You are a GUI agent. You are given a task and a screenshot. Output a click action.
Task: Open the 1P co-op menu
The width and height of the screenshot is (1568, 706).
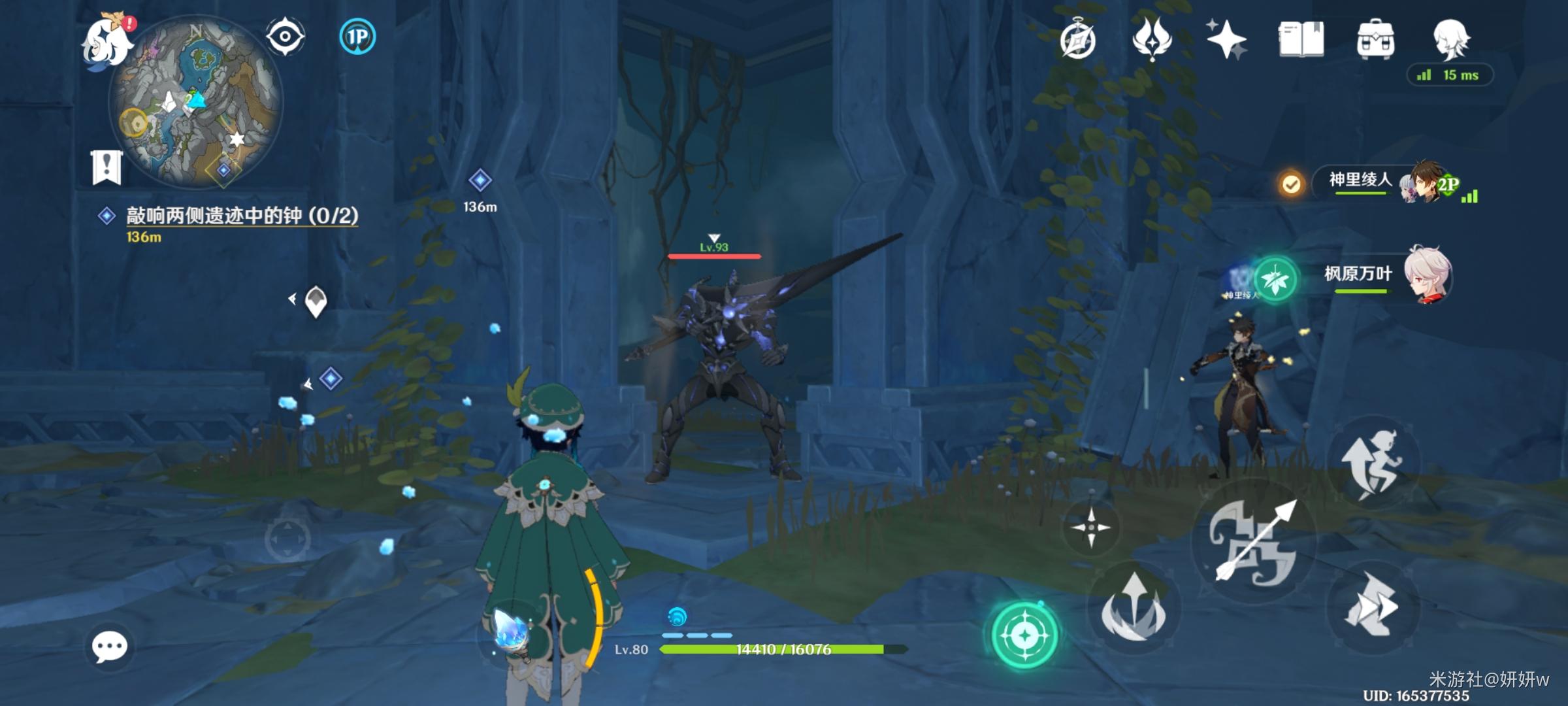pyautogui.click(x=357, y=37)
